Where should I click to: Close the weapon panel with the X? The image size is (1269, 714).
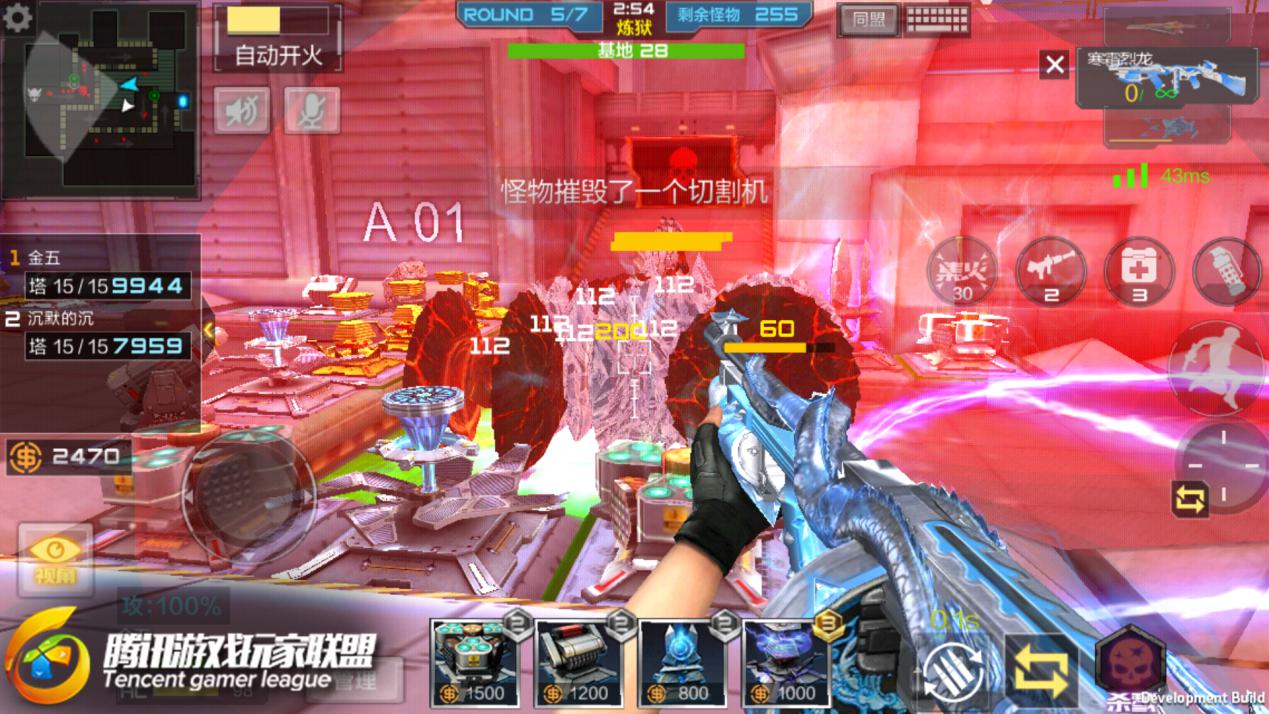1054,65
